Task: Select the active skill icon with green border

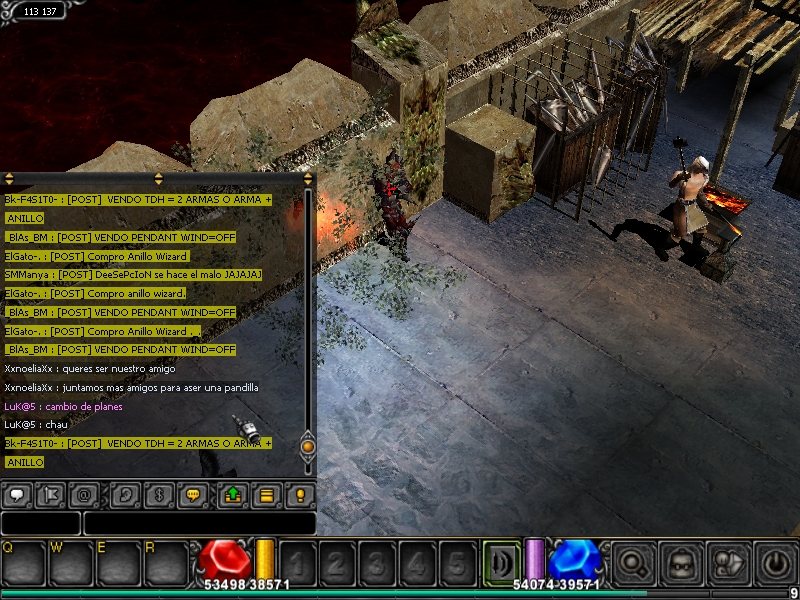Action: [501, 560]
